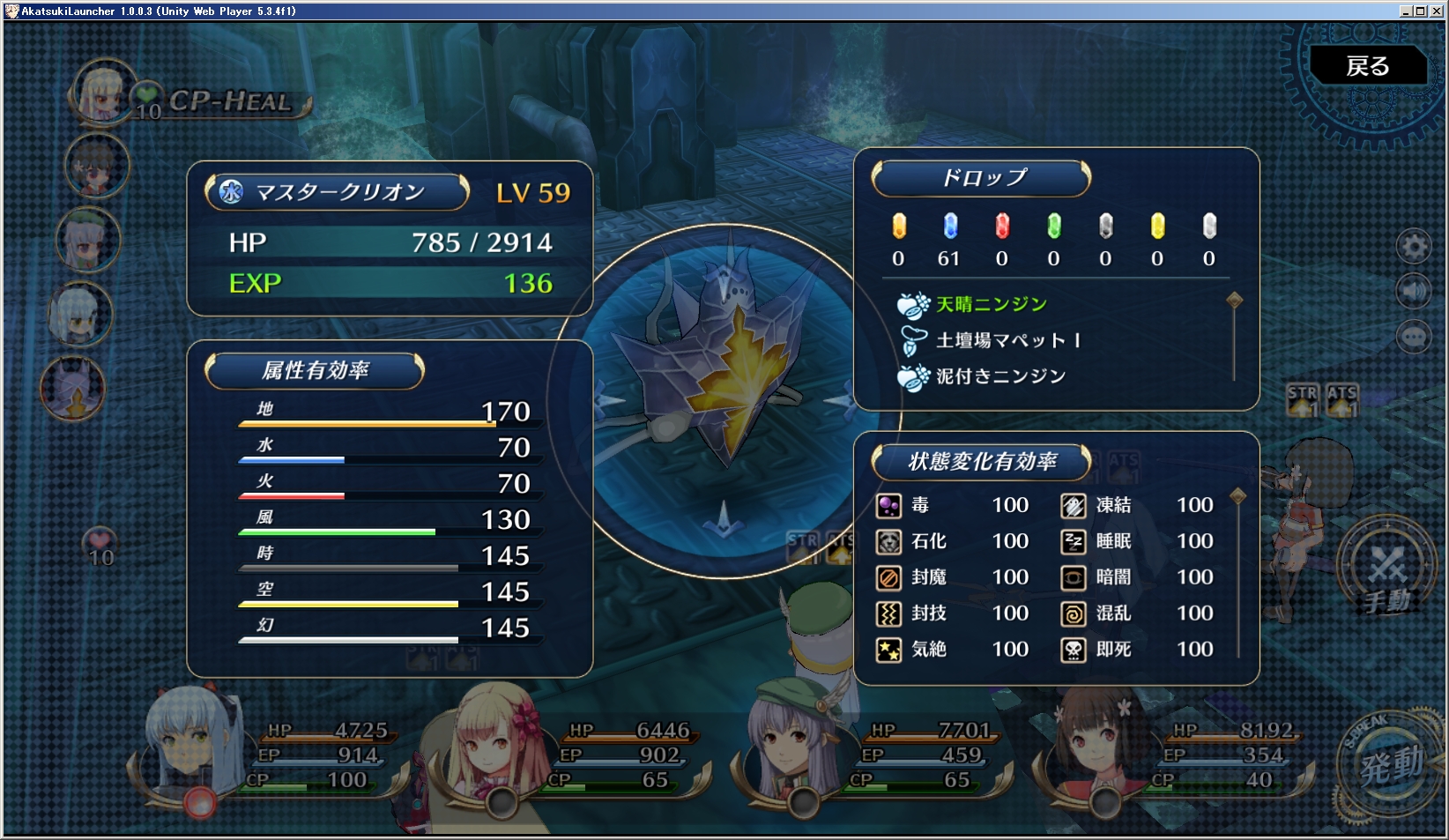Click the status effect list scrollbar handle
This screenshot has height=840, width=1449.
coord(1238,496)
